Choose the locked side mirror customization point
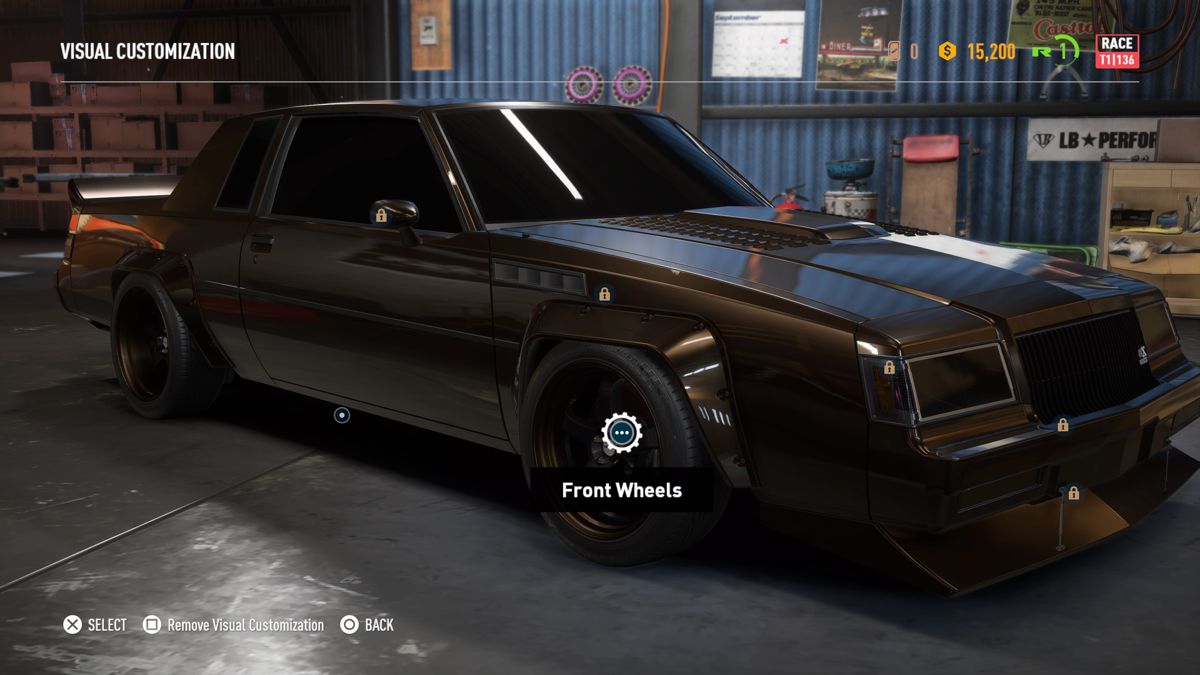The image size is (1200, 675). pyautogui.click(x=381, y=215)
